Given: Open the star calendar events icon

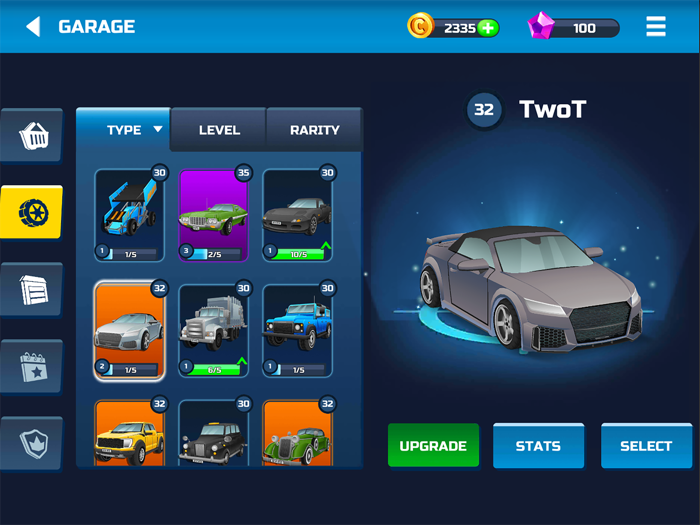Looking at the screenshot, I should click(33, 366).
